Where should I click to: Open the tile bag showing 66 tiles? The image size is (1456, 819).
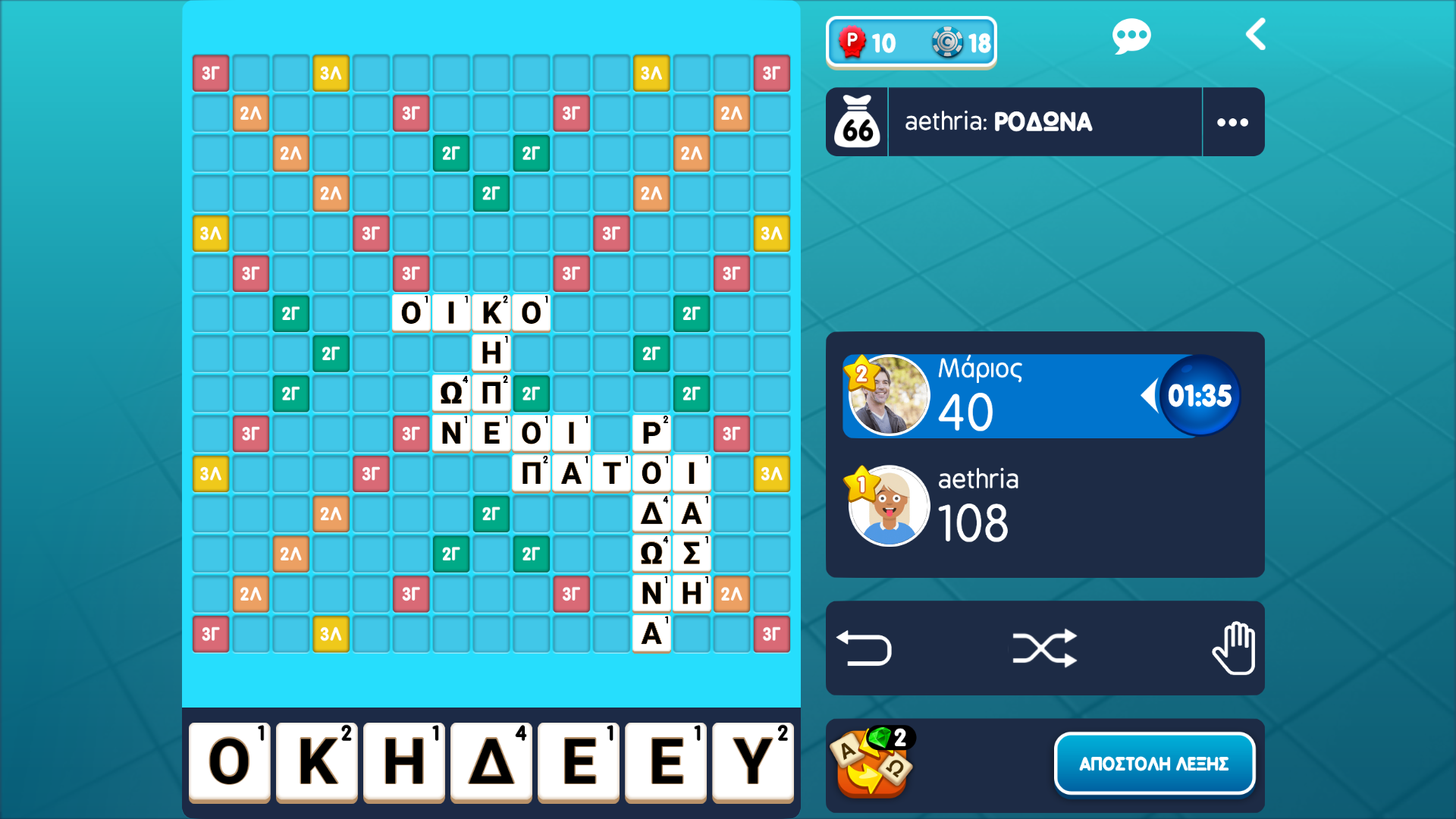[x=857, y=121]
